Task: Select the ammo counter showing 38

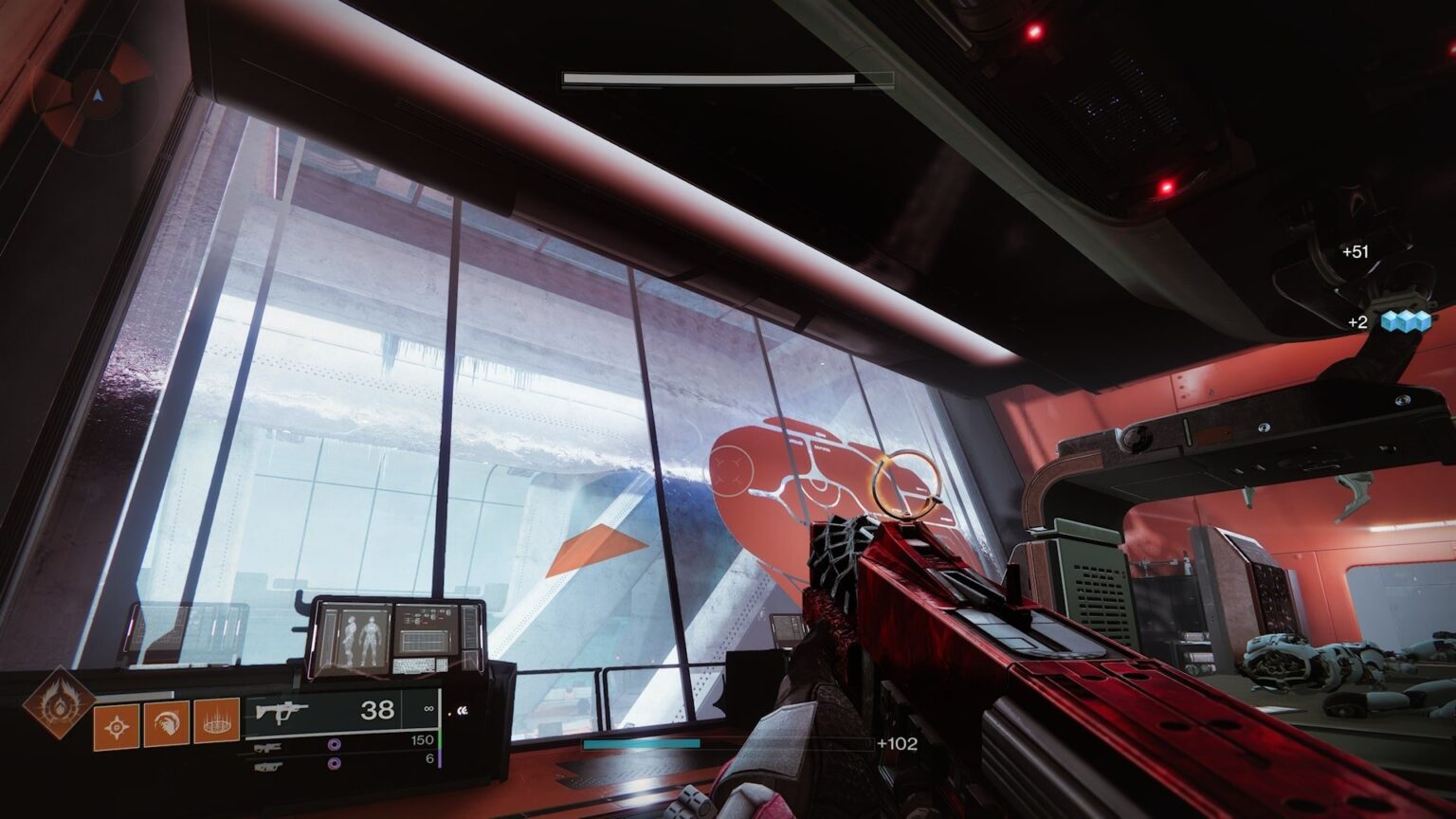Action: (377, 710)
